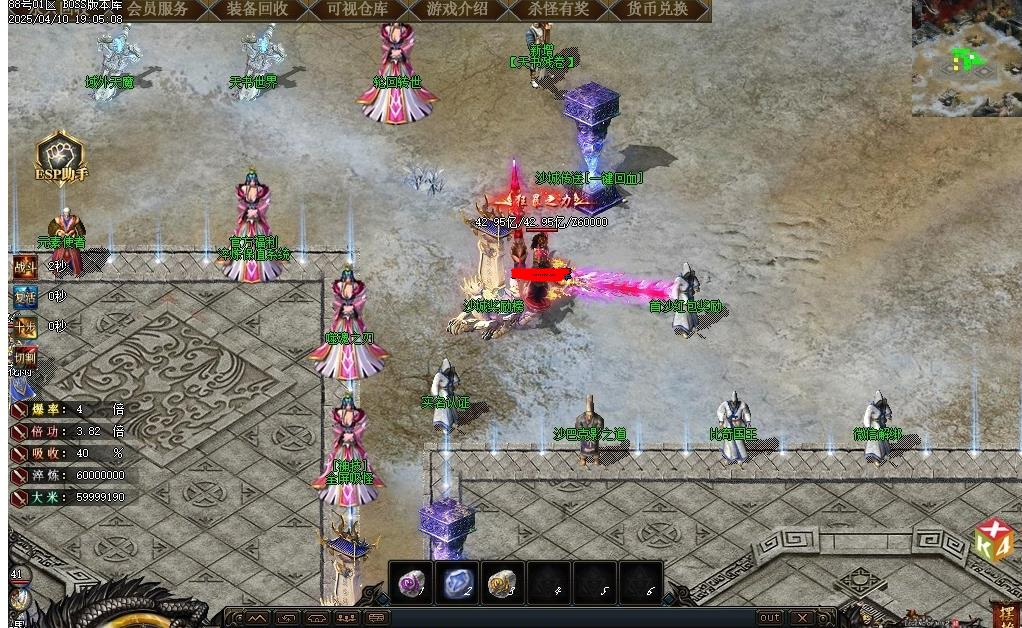This screenshot has height=628, width=1022.
Task: Click the minimap
Action: coord(966,58)
